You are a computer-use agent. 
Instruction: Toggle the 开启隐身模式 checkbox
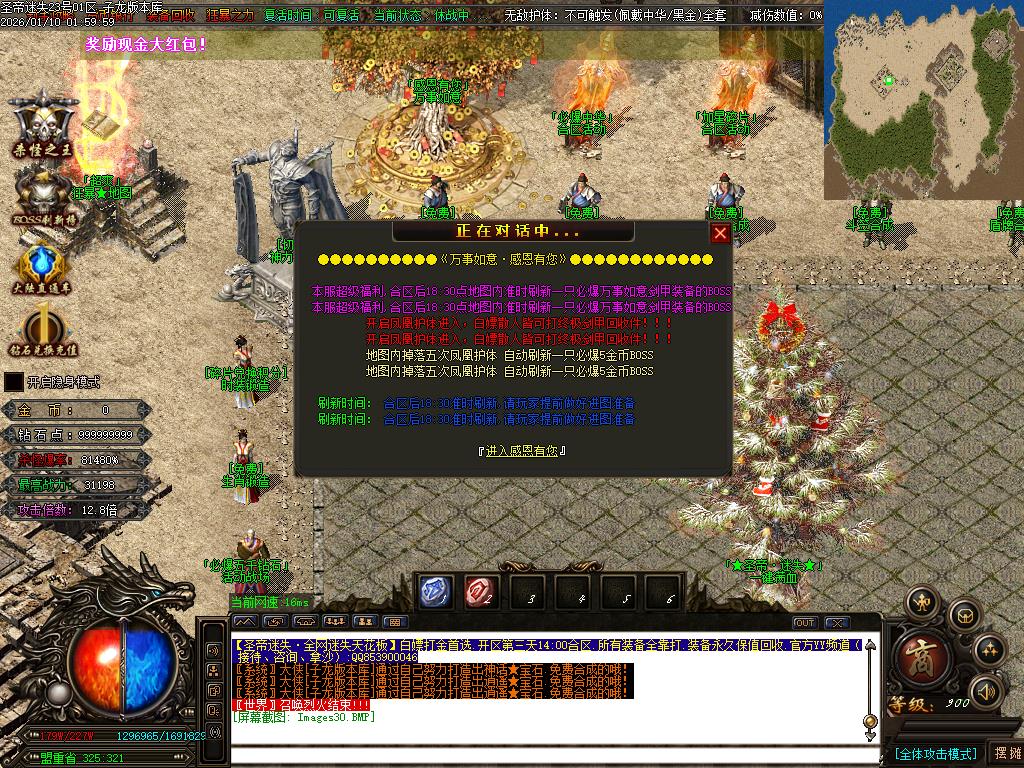pos(14,382)
